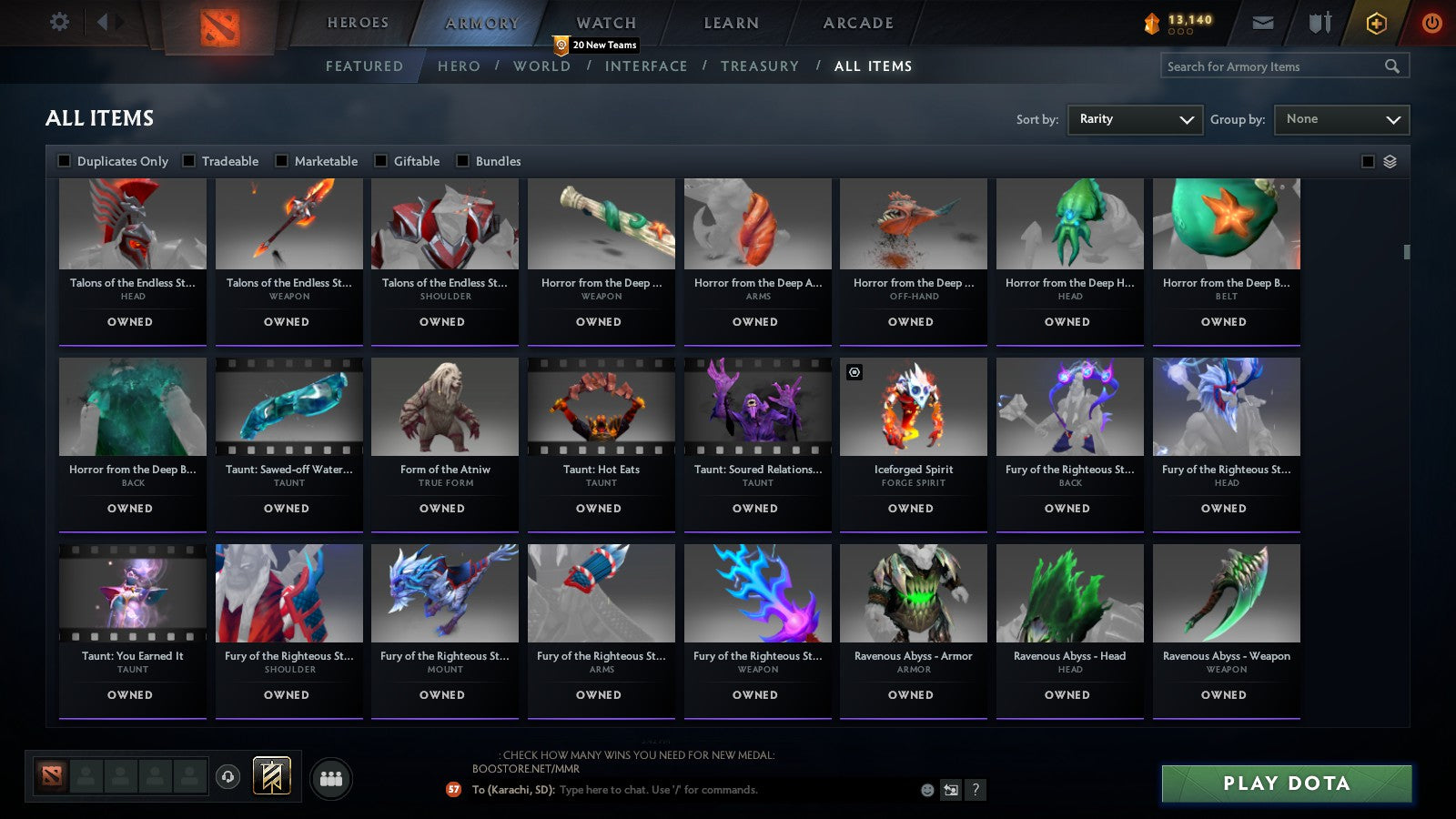Switch to the TREASURY tab
1456x819 pixels.
coord(761,66)
